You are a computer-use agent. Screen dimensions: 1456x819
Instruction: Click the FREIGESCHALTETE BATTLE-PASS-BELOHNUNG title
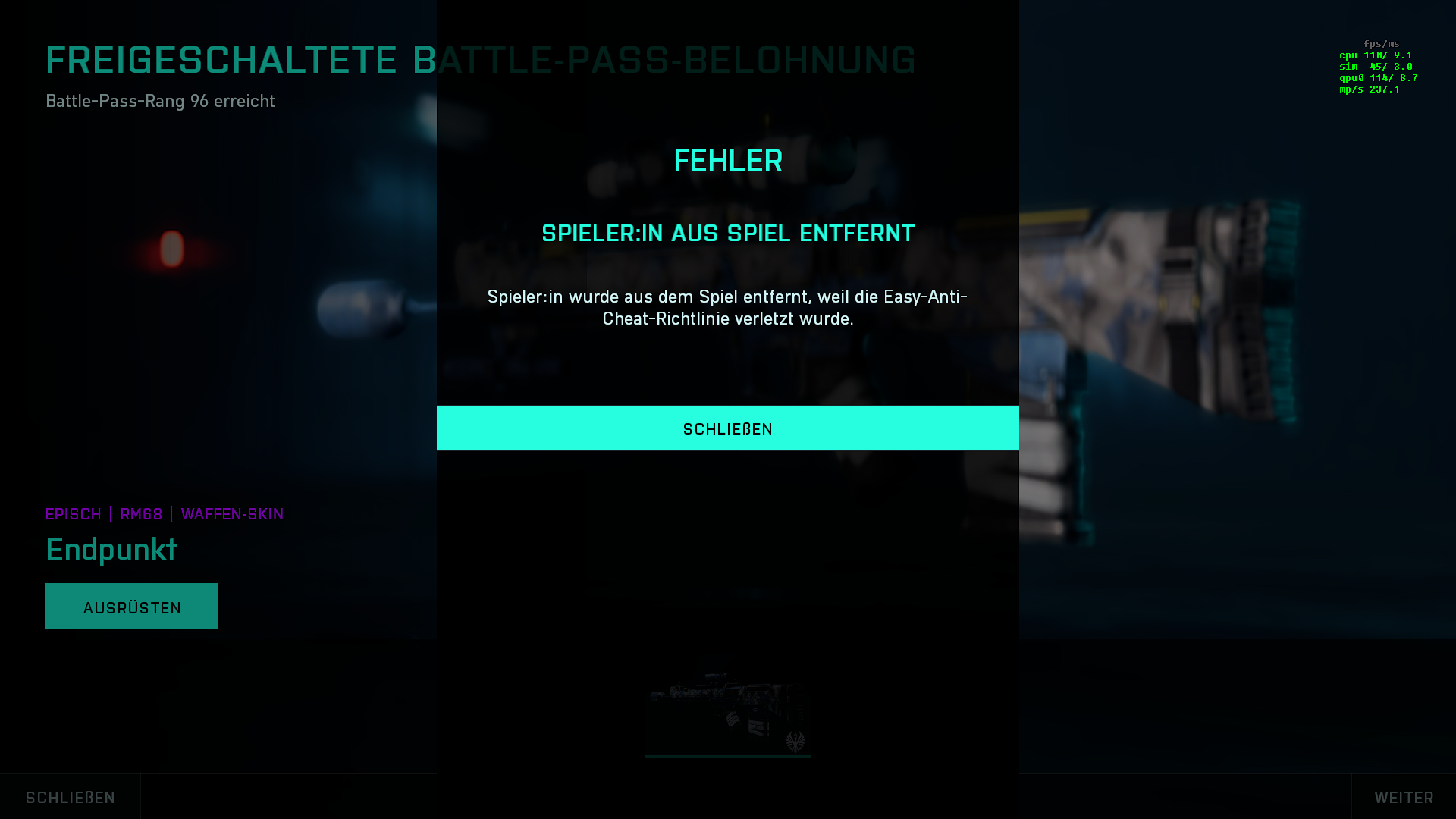point(480,60)
